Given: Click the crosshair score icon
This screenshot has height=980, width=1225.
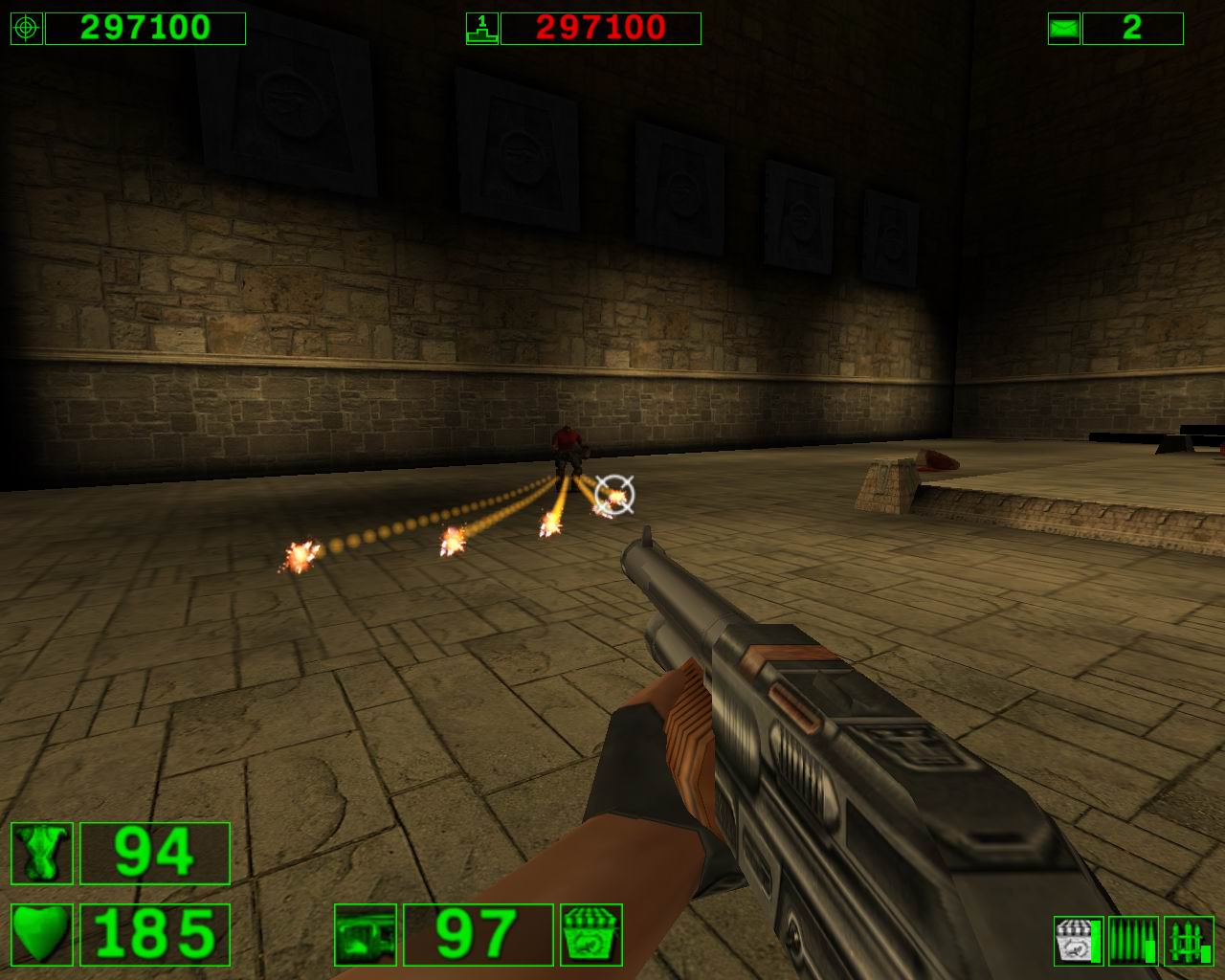Looking at the screenshot, I should (x=26, y=29).
